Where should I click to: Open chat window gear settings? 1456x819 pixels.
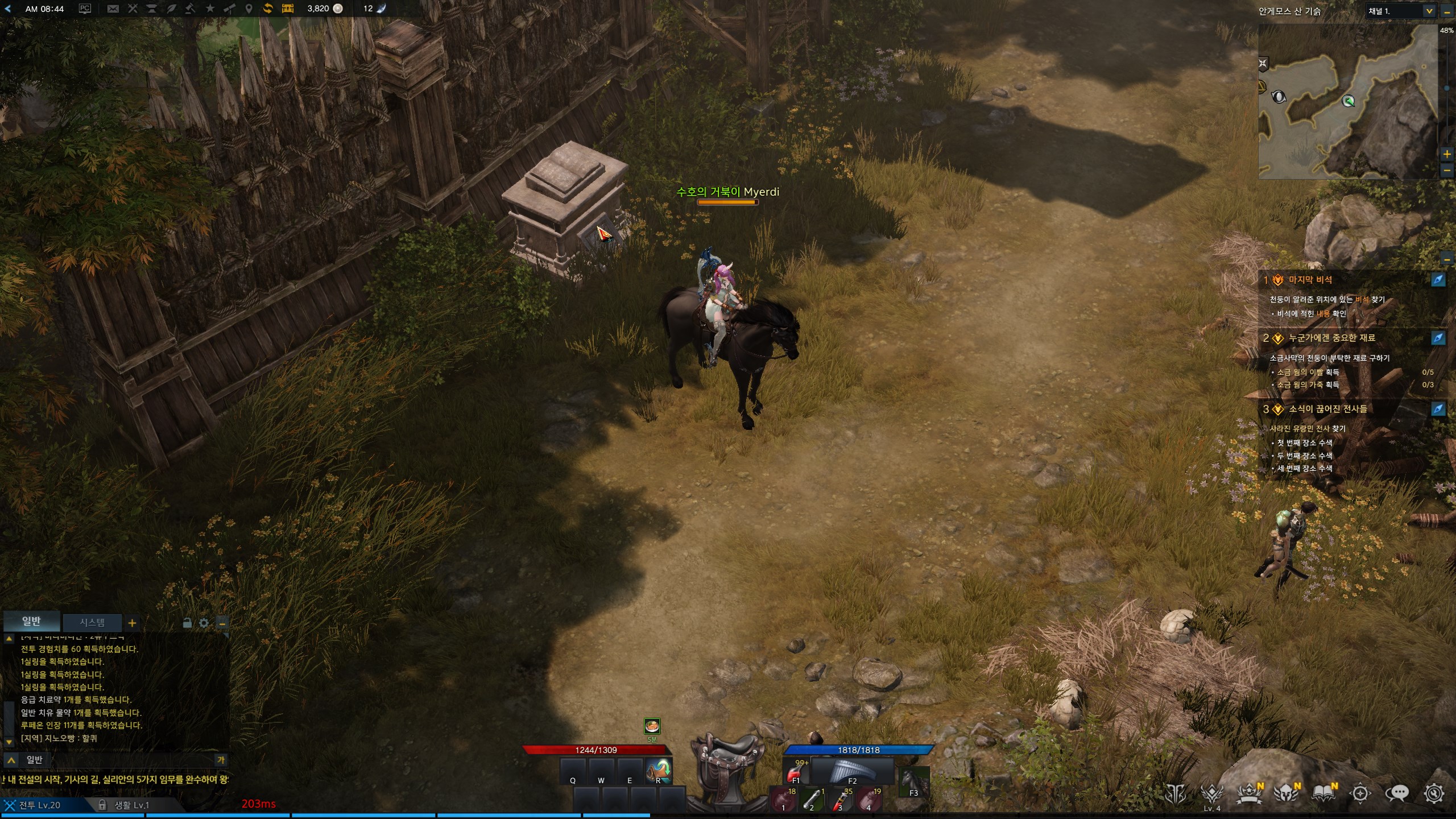pyautogui.click(x=204, y=623)
